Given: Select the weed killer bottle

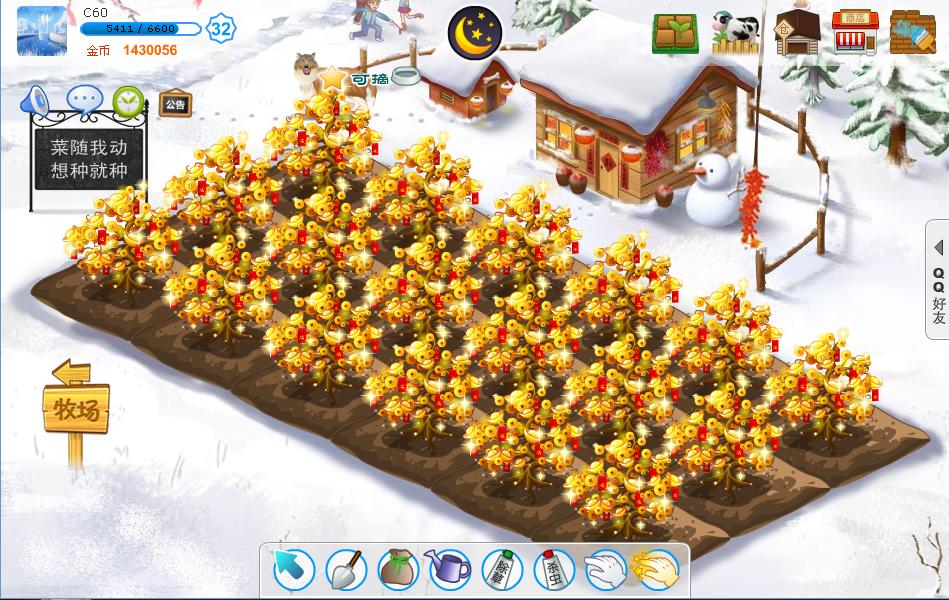Looking at the screenshot, I should point(502,570).
